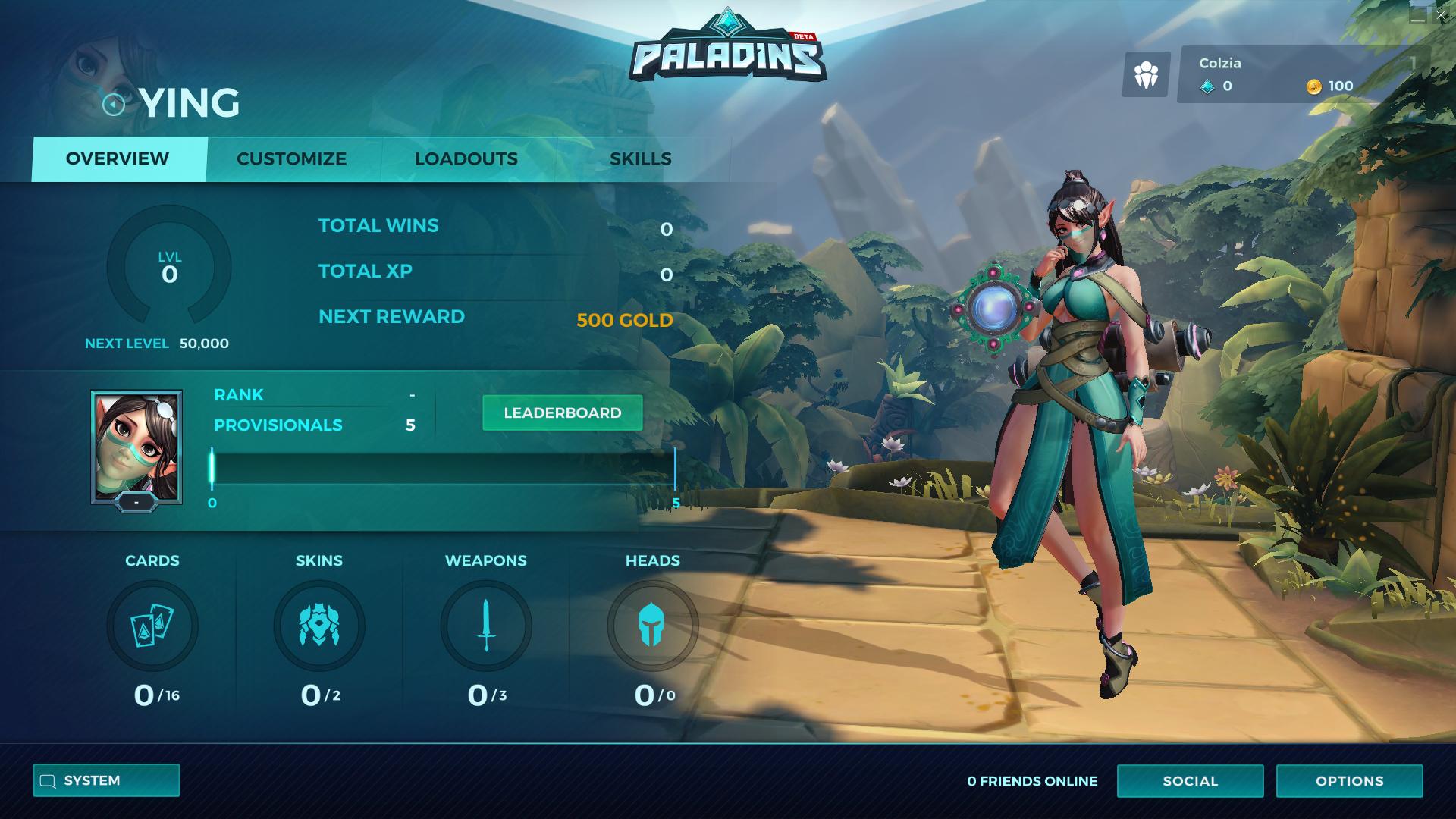This screenshot has width=1456, height=819.
Task: Click the party group icon
Action: 1146,74
